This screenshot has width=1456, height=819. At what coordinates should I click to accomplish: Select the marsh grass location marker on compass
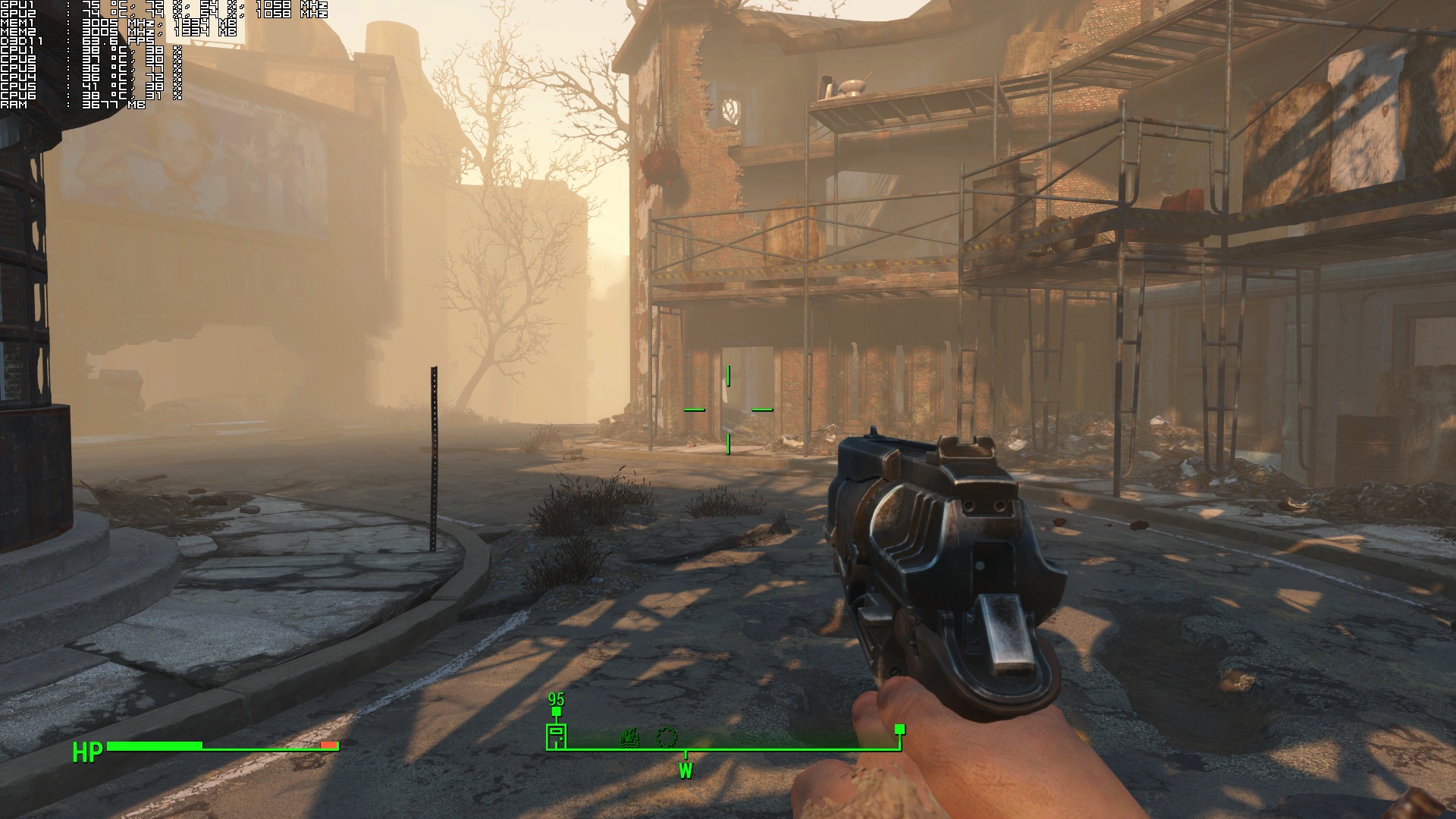tap(629, 737)
